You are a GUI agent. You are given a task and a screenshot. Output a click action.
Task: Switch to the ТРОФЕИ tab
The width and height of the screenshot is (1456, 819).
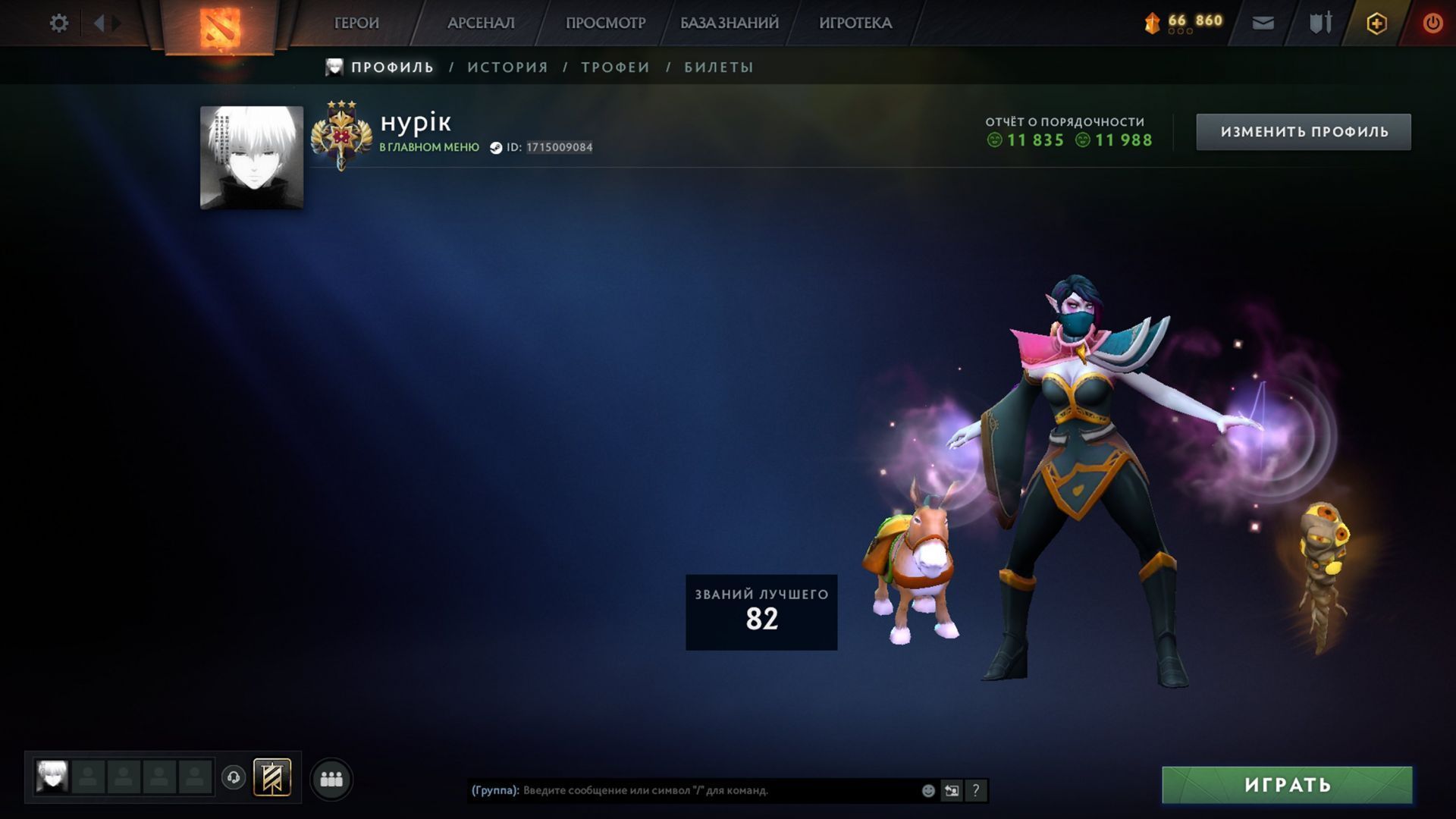tap(615, 67)
